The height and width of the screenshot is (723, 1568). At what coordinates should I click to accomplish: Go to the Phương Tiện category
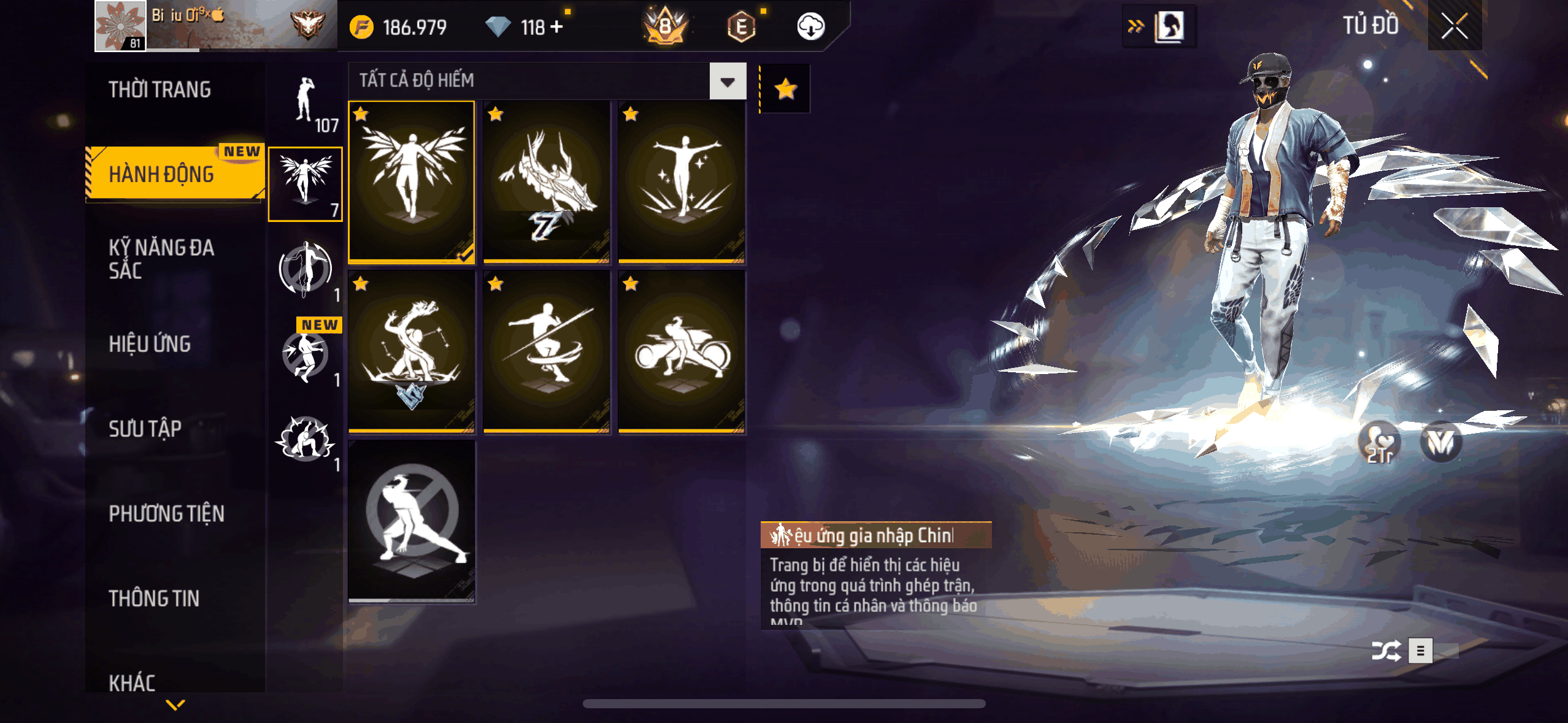point(166,513)
